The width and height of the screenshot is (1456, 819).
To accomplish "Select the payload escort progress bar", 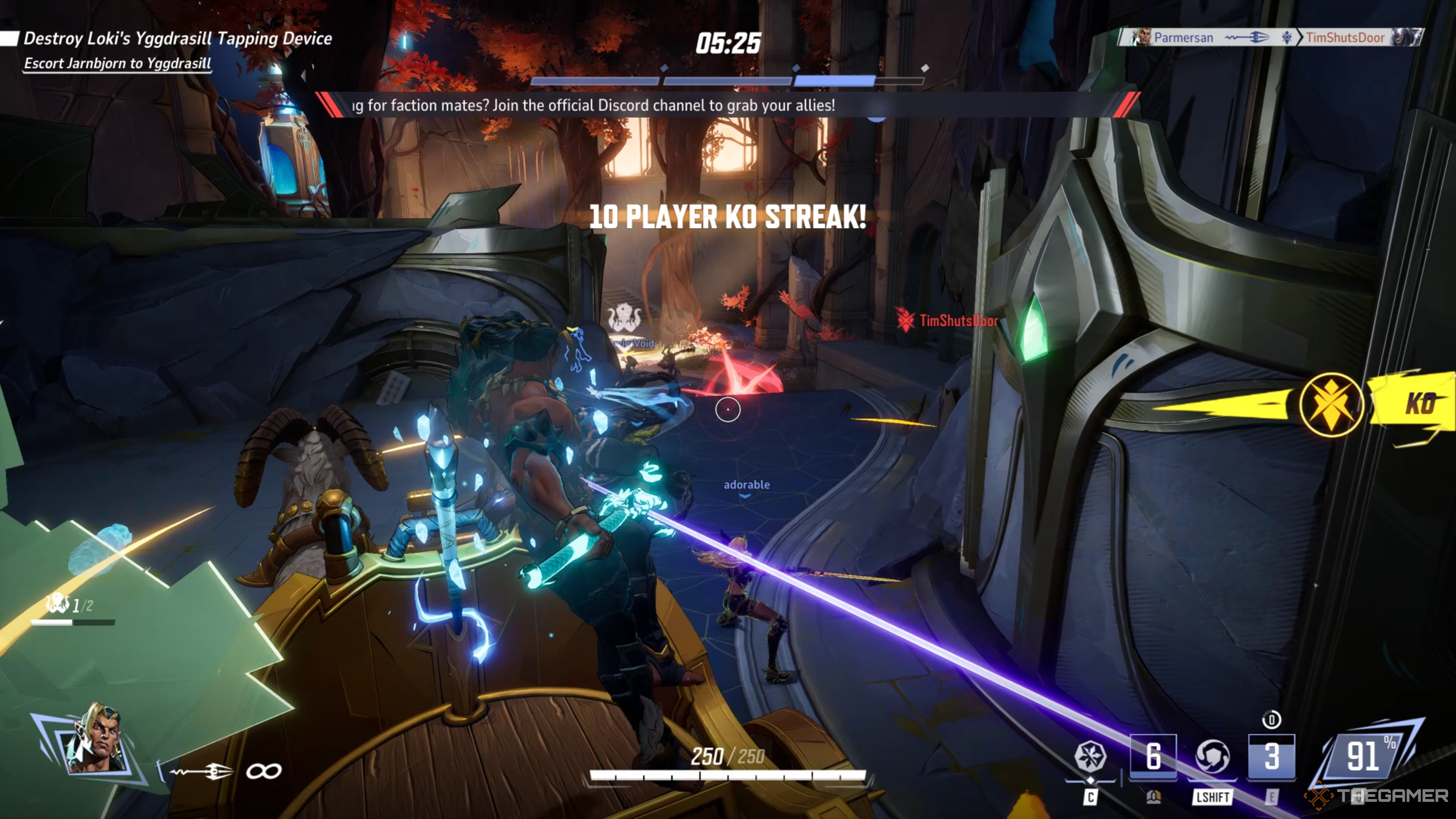I will 728,82.
